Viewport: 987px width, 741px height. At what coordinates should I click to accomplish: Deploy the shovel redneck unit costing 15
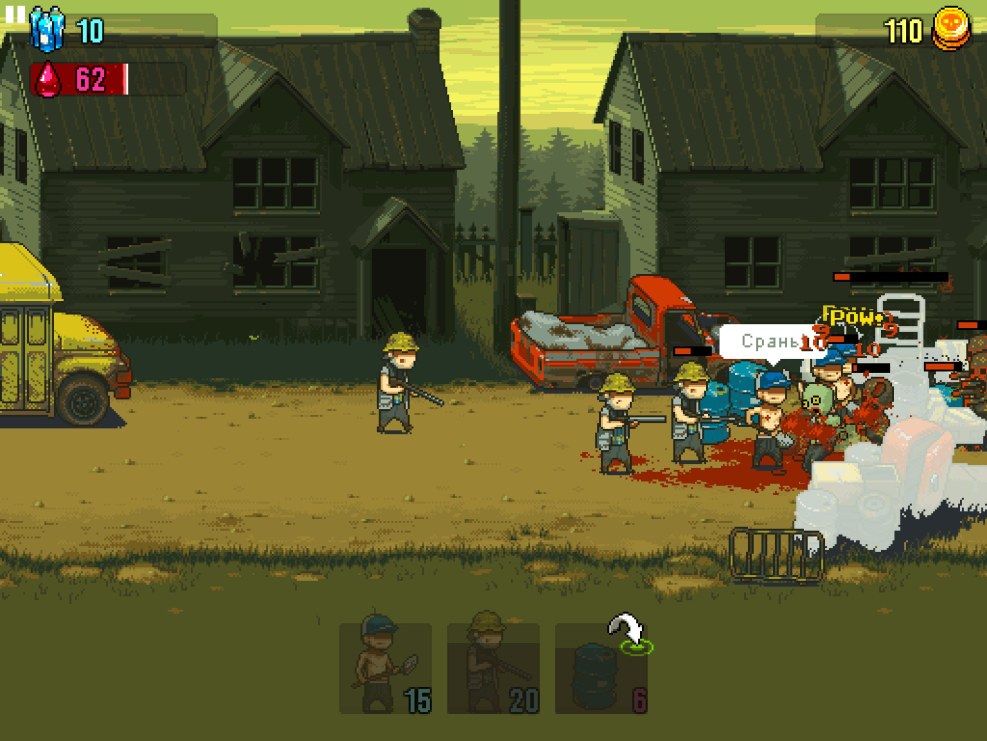(x=385, y=667)
